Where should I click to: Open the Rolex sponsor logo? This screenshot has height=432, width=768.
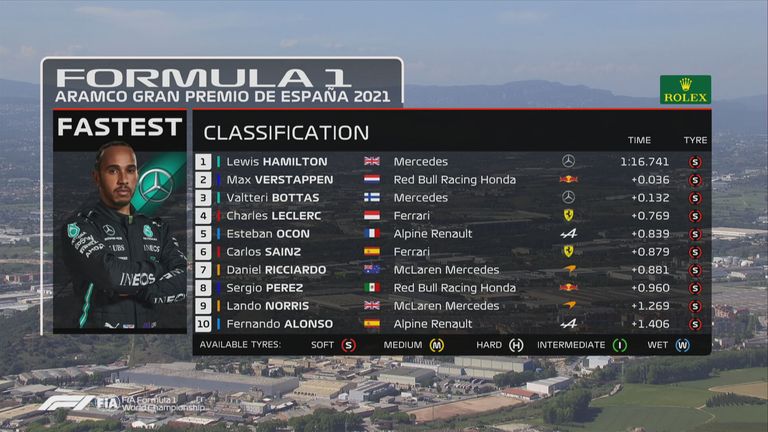(x=685, y=90)
